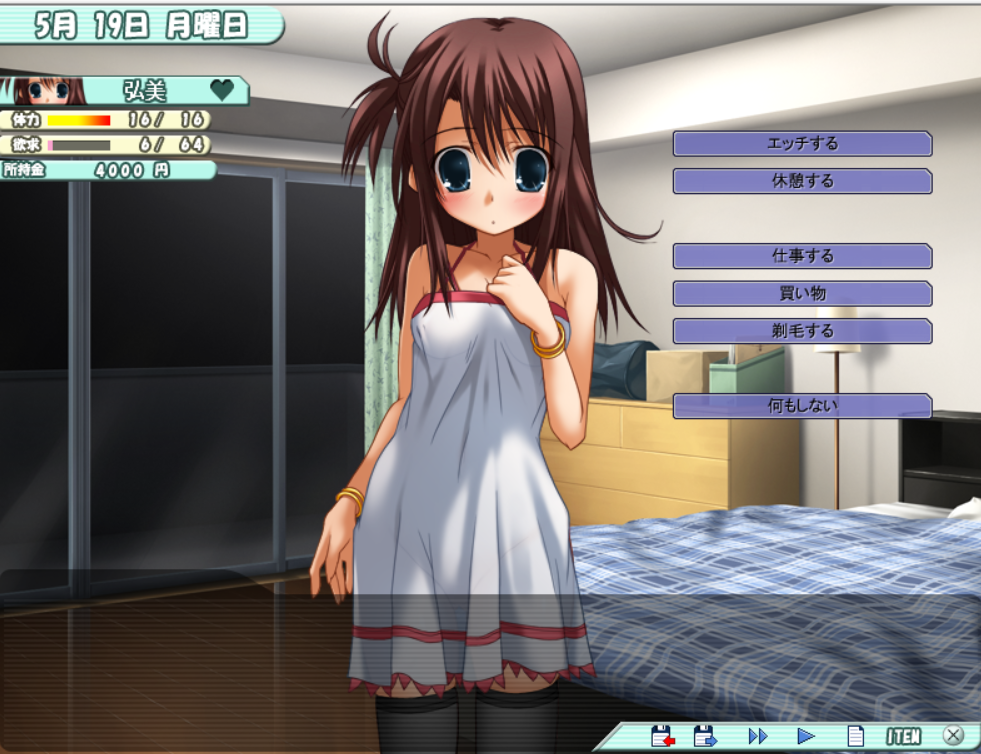Open the message log page icon

855,736
